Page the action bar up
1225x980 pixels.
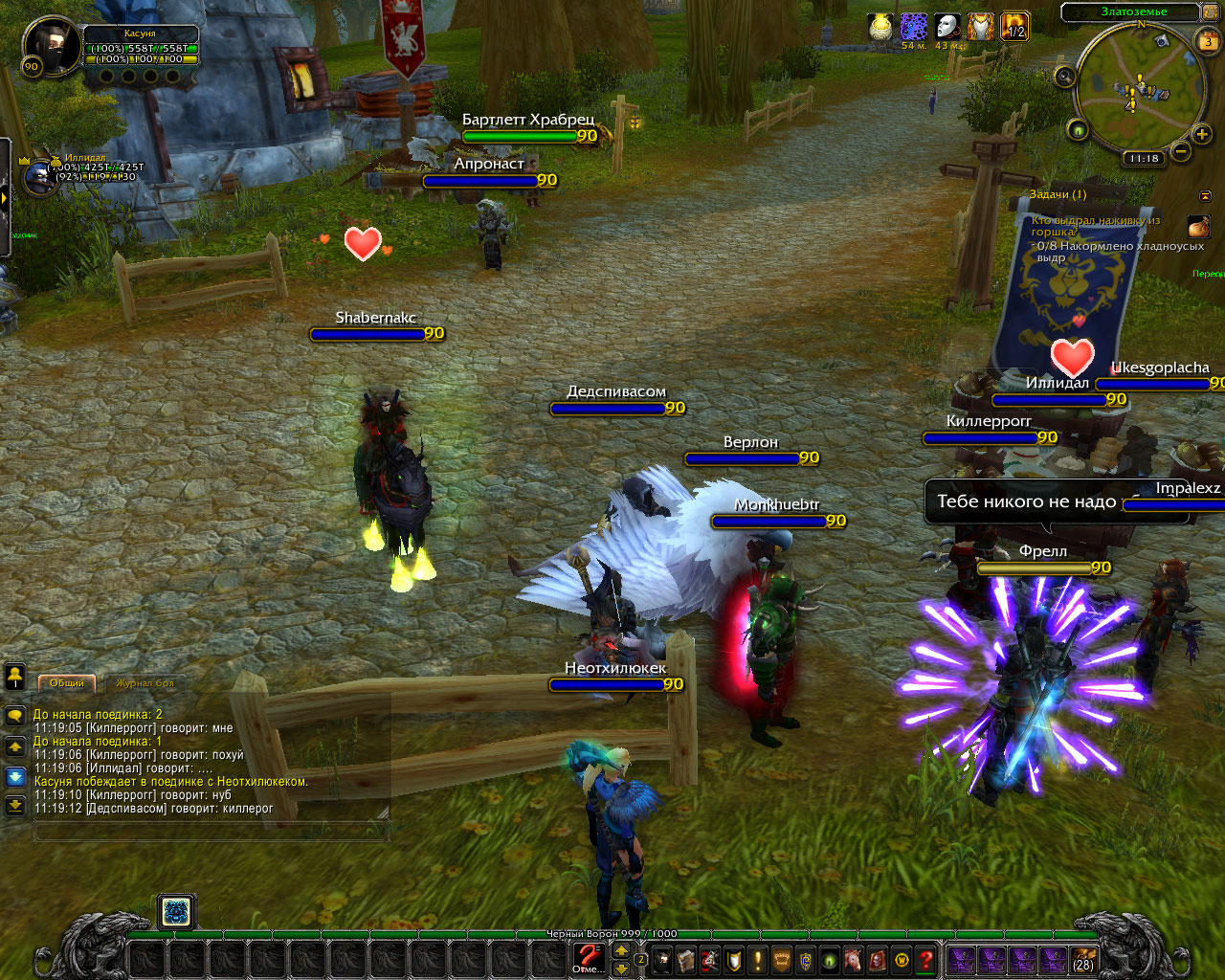(x=621, y=950)
